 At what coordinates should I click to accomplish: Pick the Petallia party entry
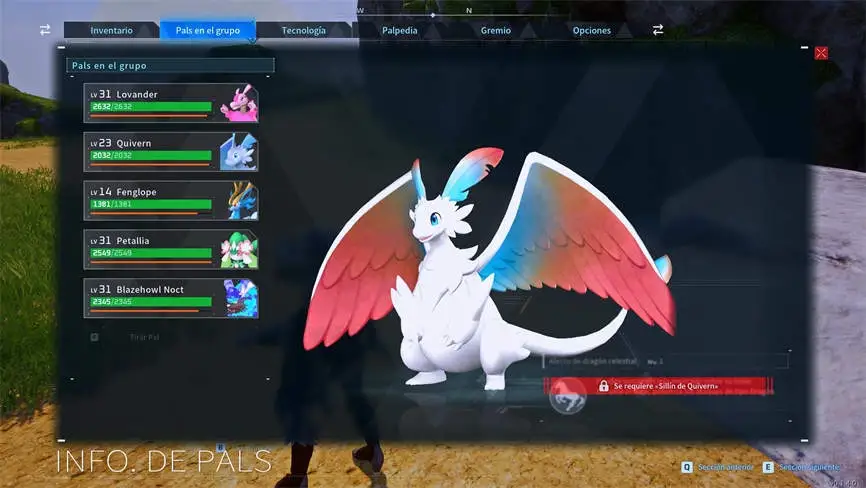[171, 250]
